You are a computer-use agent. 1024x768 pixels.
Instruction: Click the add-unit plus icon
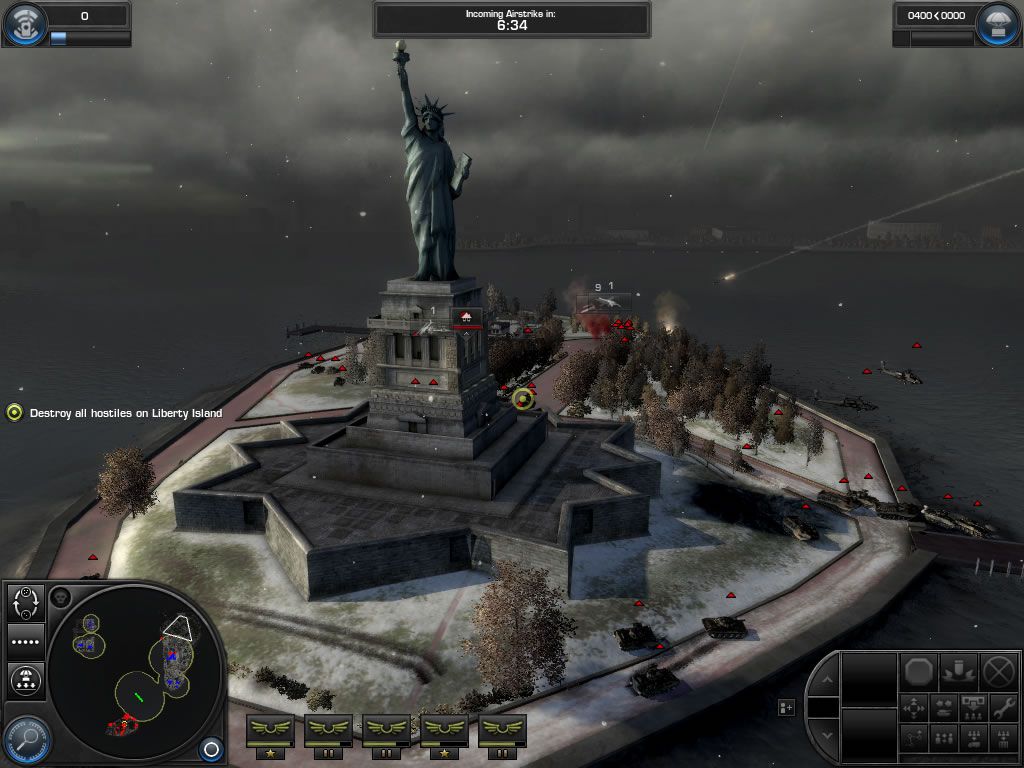coord(787,707)
